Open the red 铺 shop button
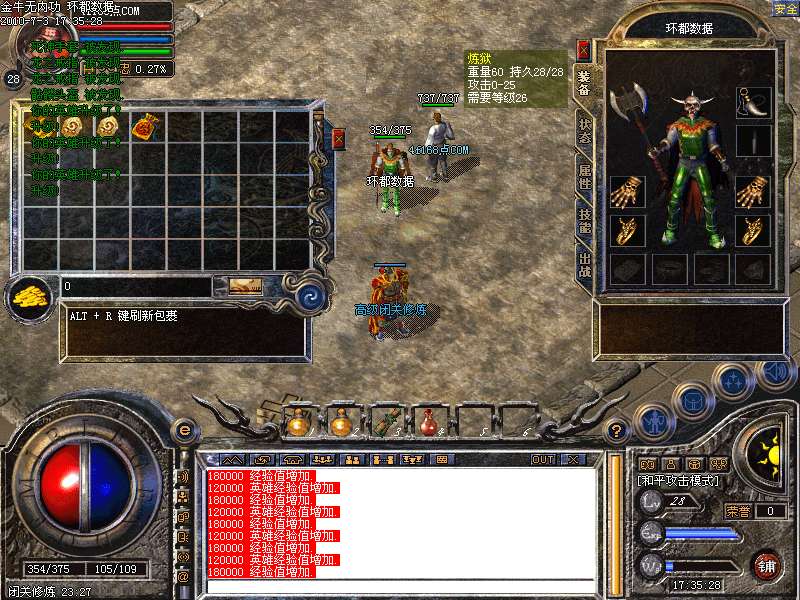The height and width of the screenshot is (600, 800). click(766, 564)
